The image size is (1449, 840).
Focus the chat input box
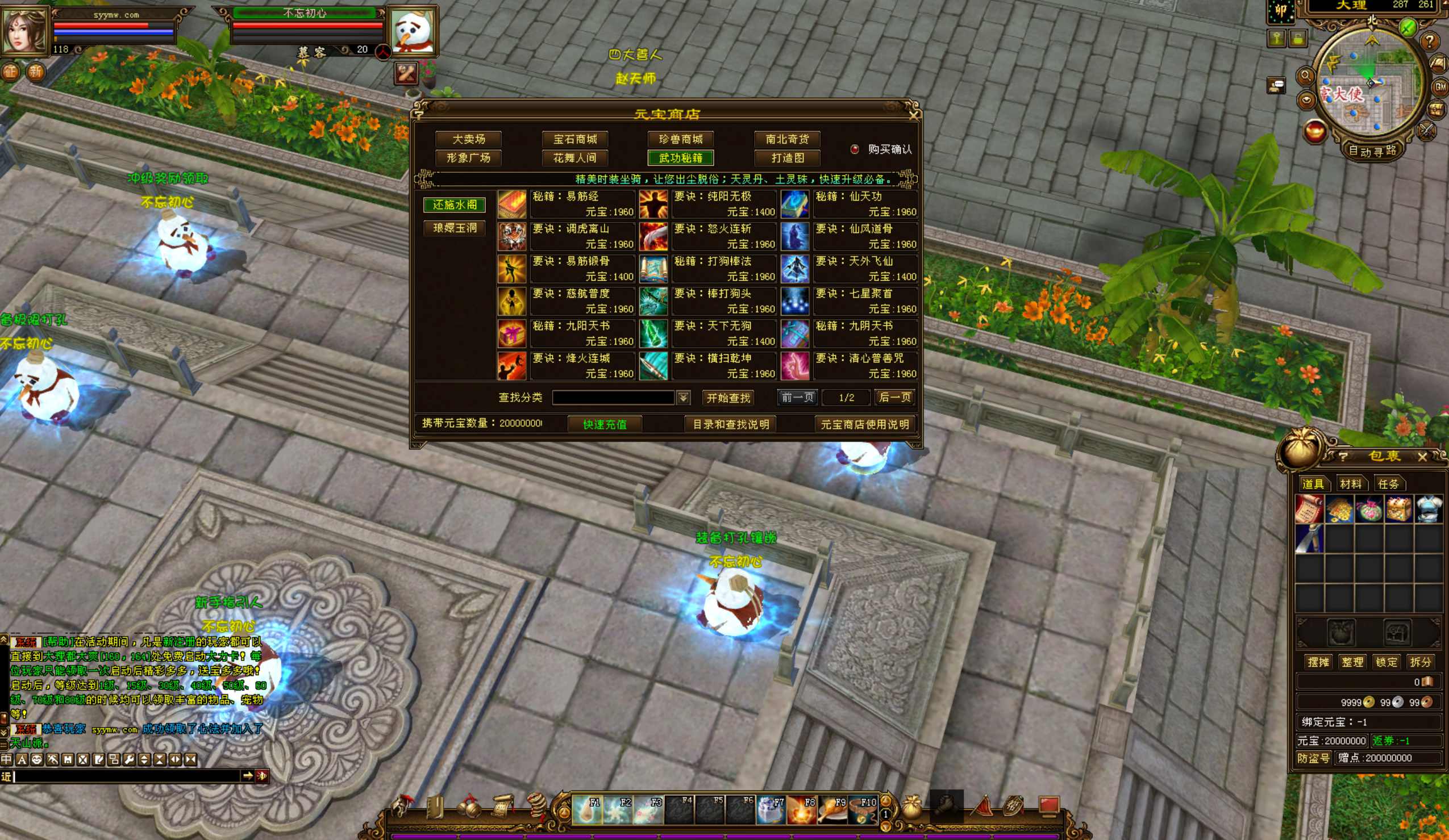[x=127, y=776]
